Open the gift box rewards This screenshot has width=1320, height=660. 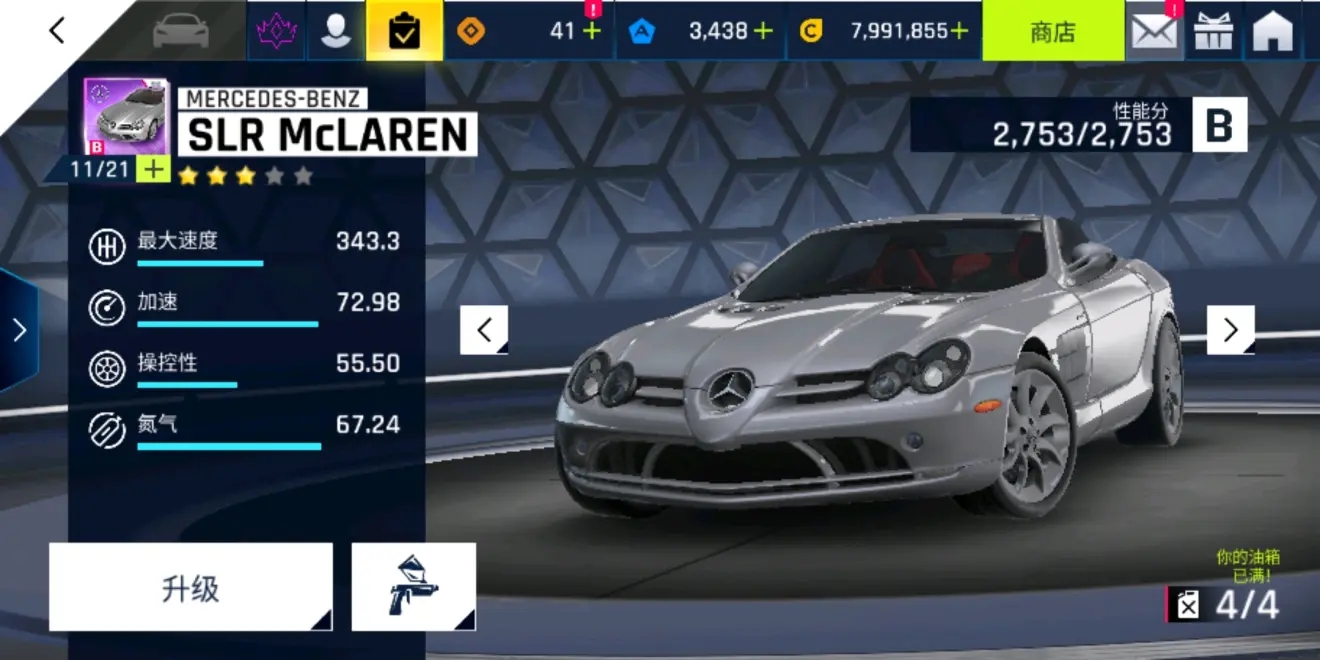tap(1214, 32)
